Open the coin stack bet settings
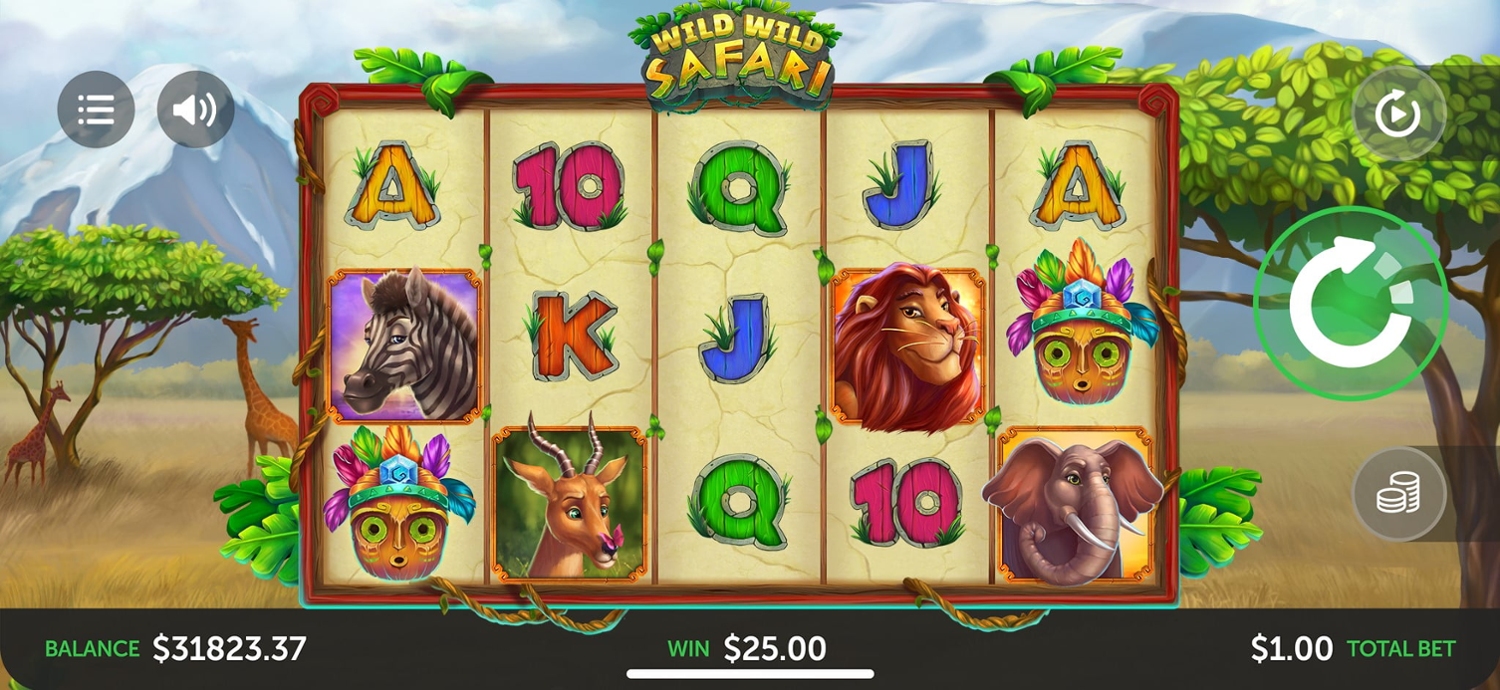The image size is (1500, 690). pos(1398,494)
